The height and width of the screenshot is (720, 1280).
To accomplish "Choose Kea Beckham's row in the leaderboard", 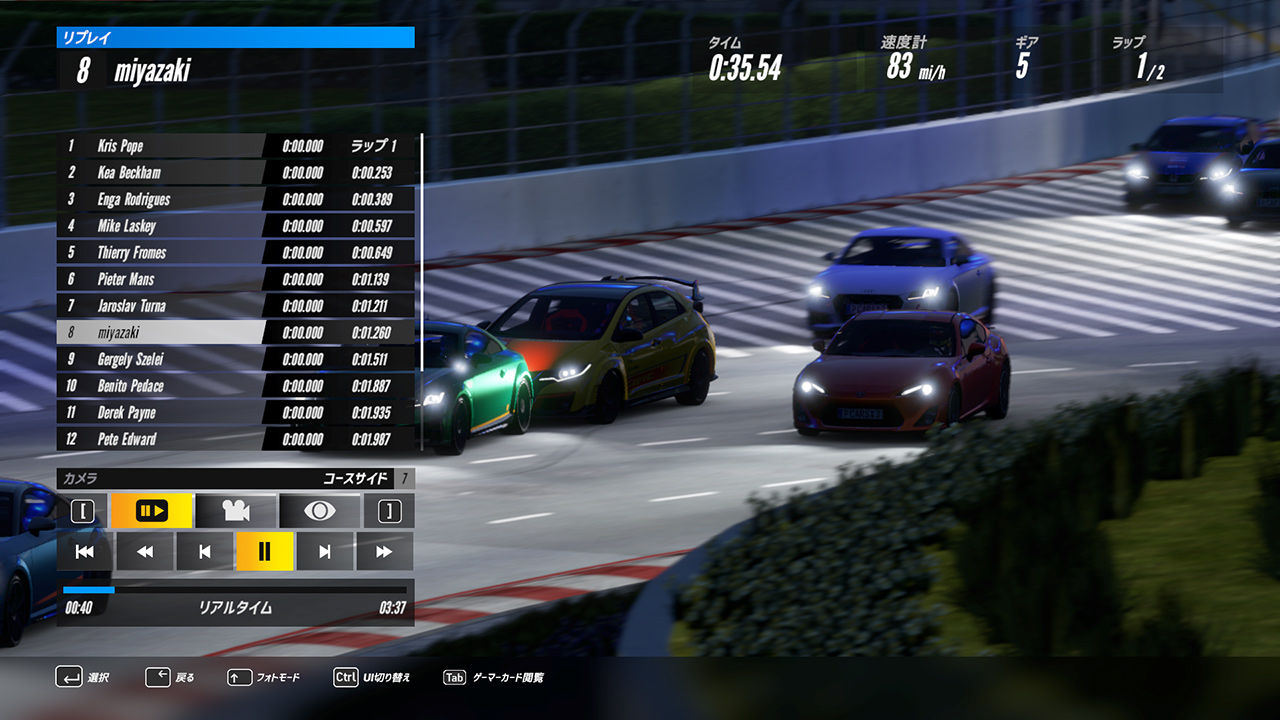I will click(160, 173).
